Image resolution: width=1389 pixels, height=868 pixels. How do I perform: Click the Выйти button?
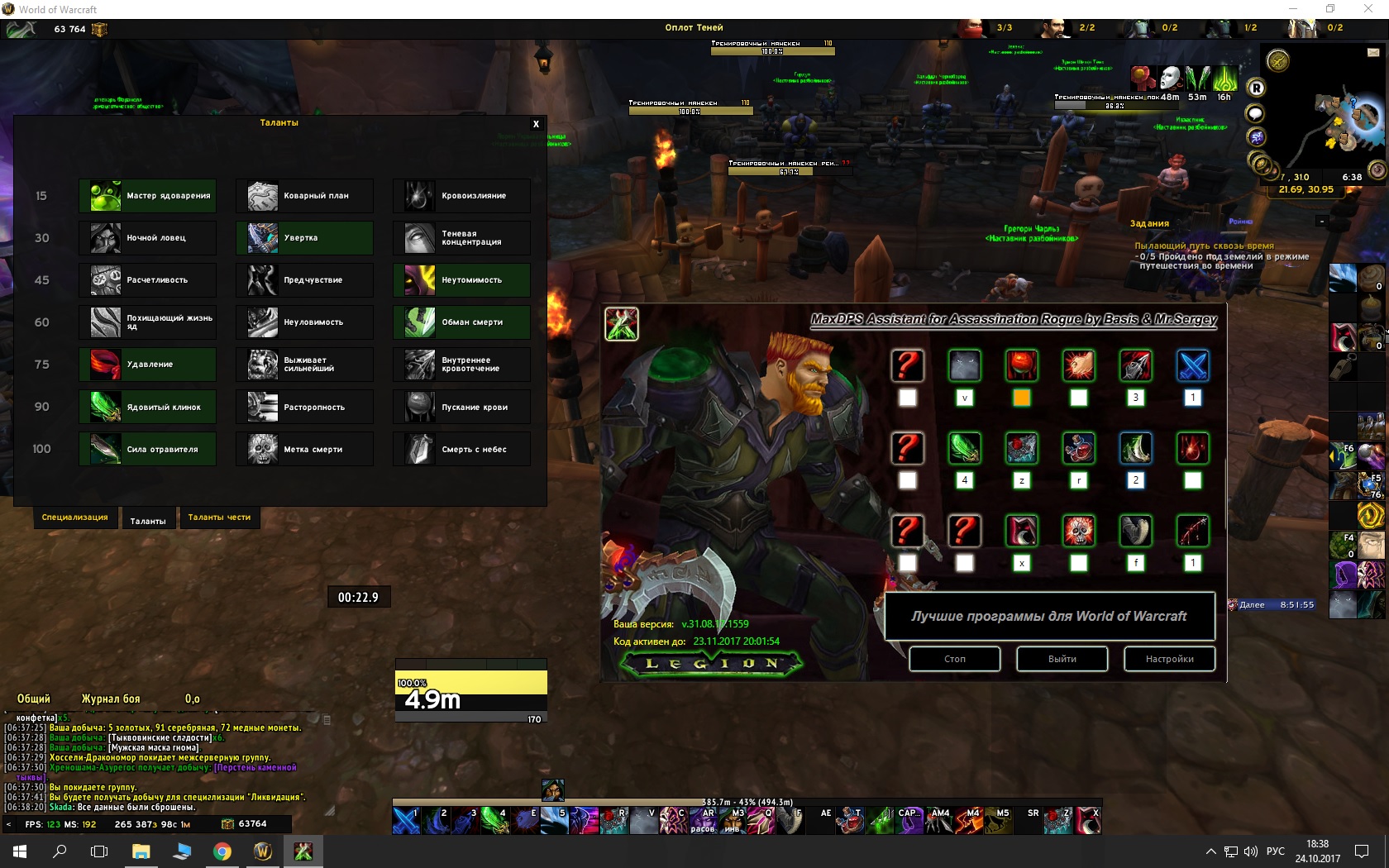(x=1062, y=659)
